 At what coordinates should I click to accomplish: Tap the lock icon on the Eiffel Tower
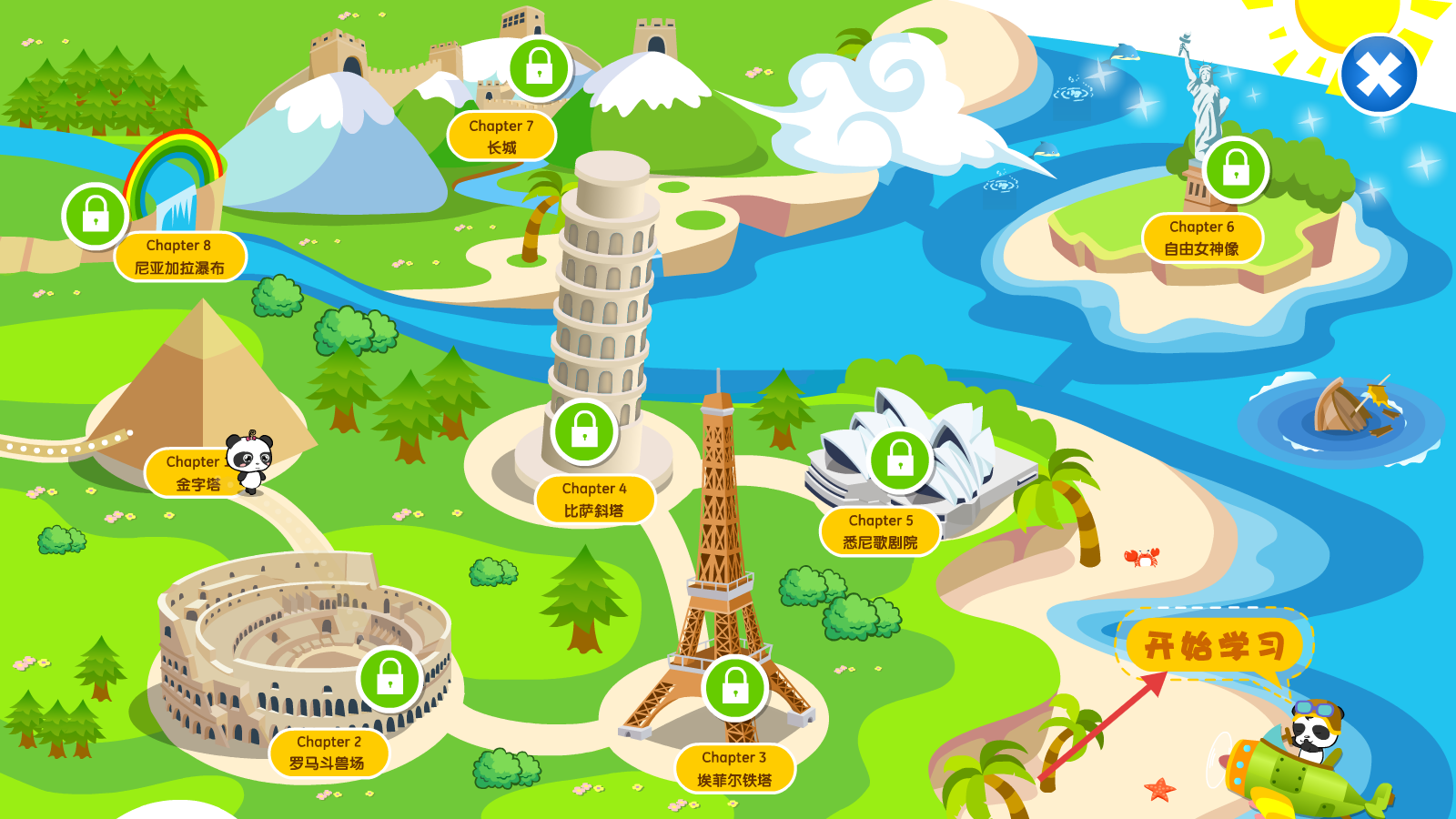pyautogui.click(x=735, y=687)
